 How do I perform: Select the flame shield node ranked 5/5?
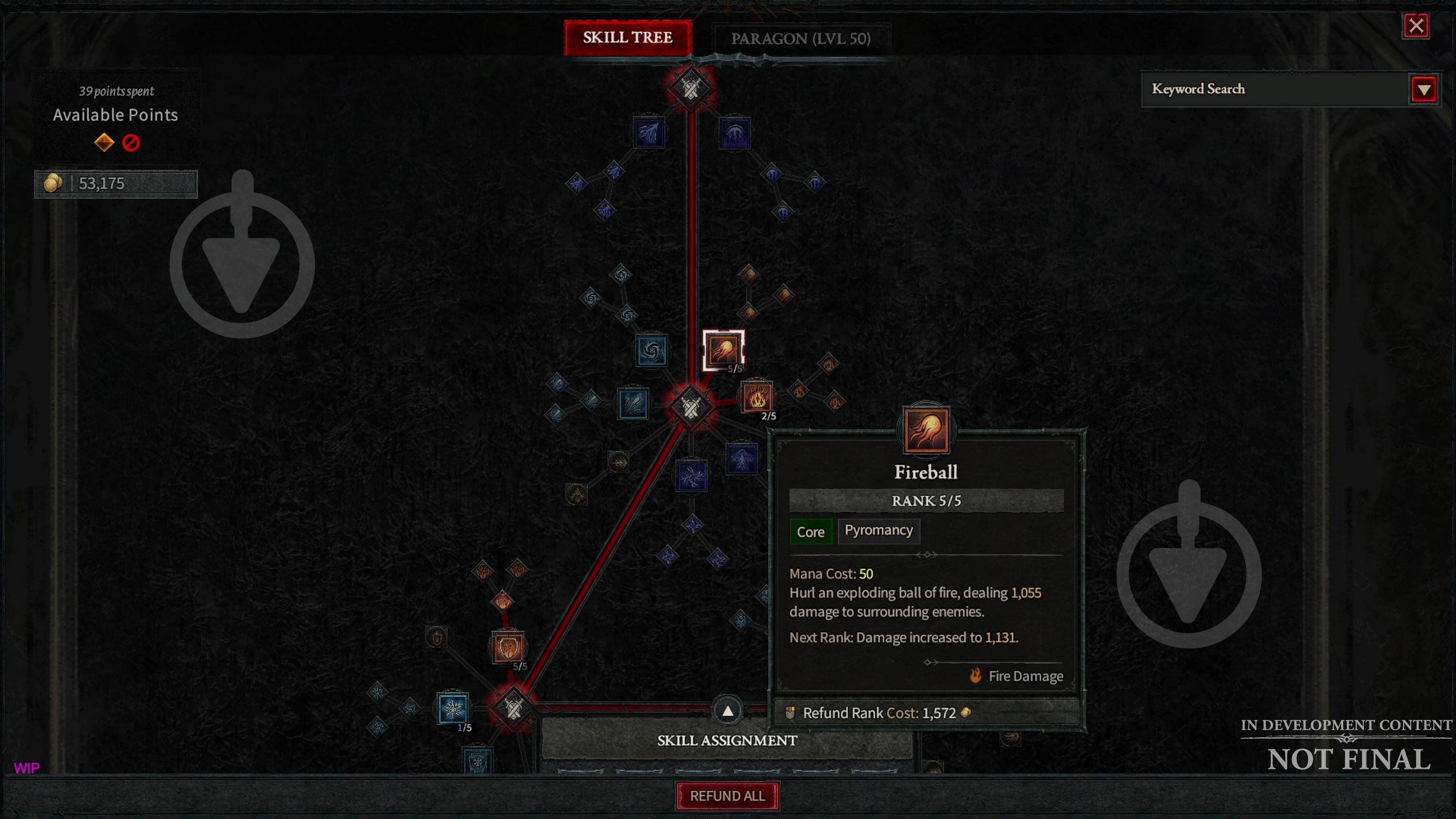point(508,647)
